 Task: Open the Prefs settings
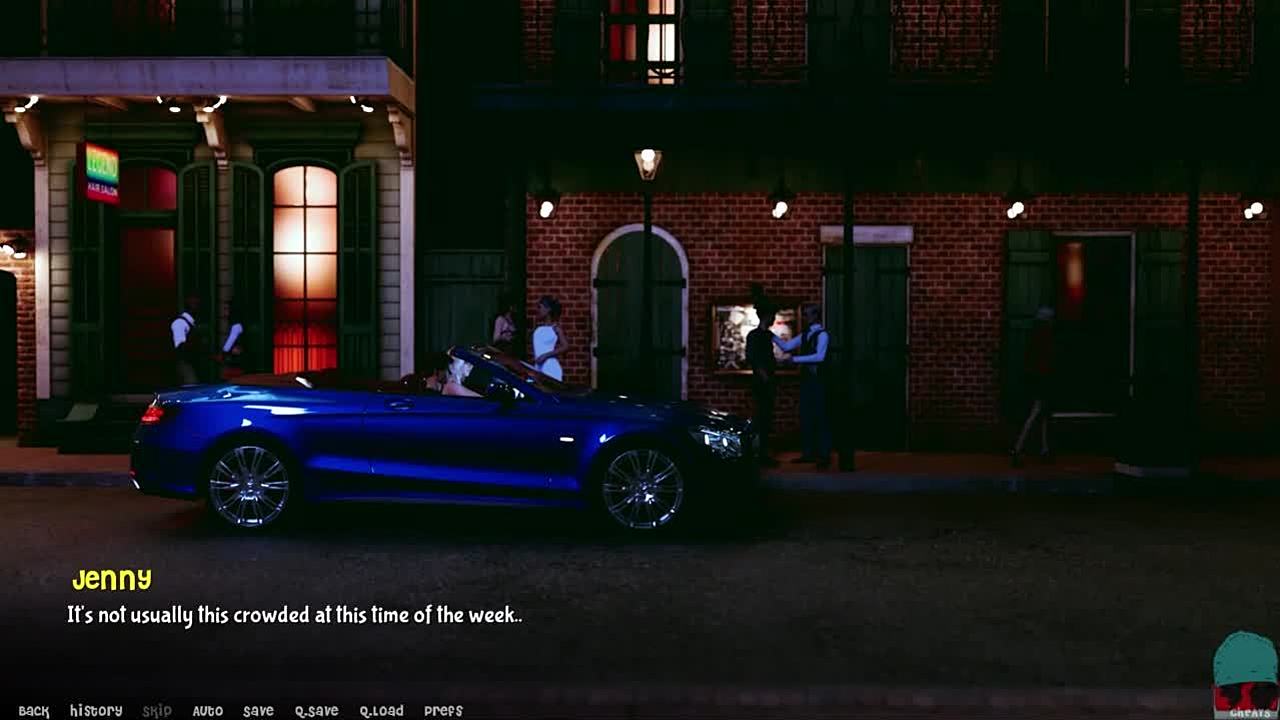443,711
